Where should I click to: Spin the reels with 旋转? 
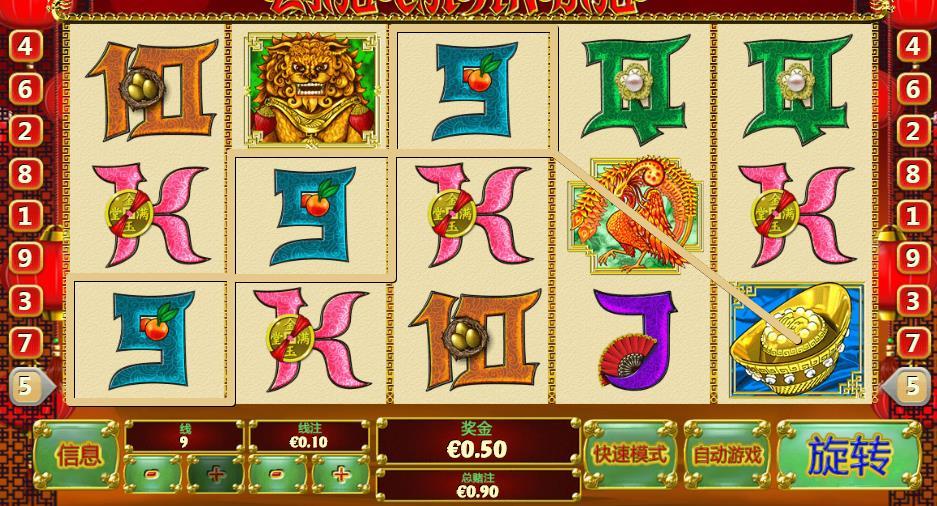(849, 457)
